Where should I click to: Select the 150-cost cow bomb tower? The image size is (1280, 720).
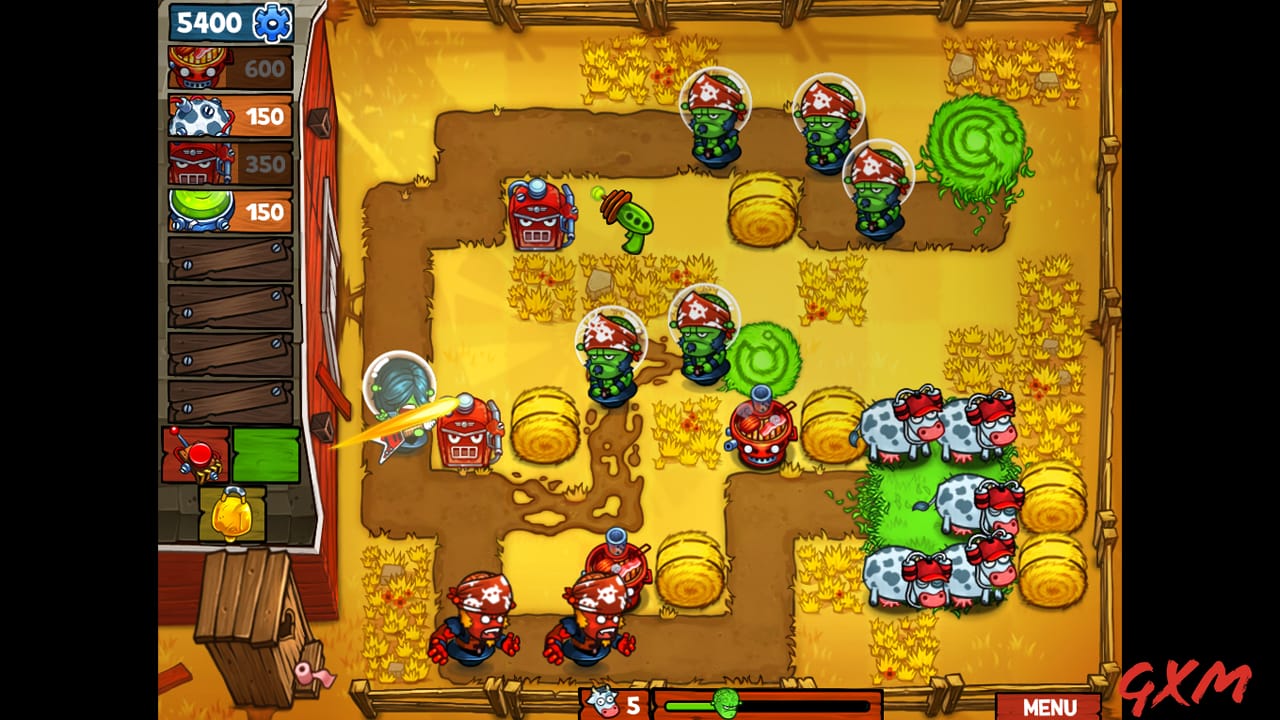(230, 115)
